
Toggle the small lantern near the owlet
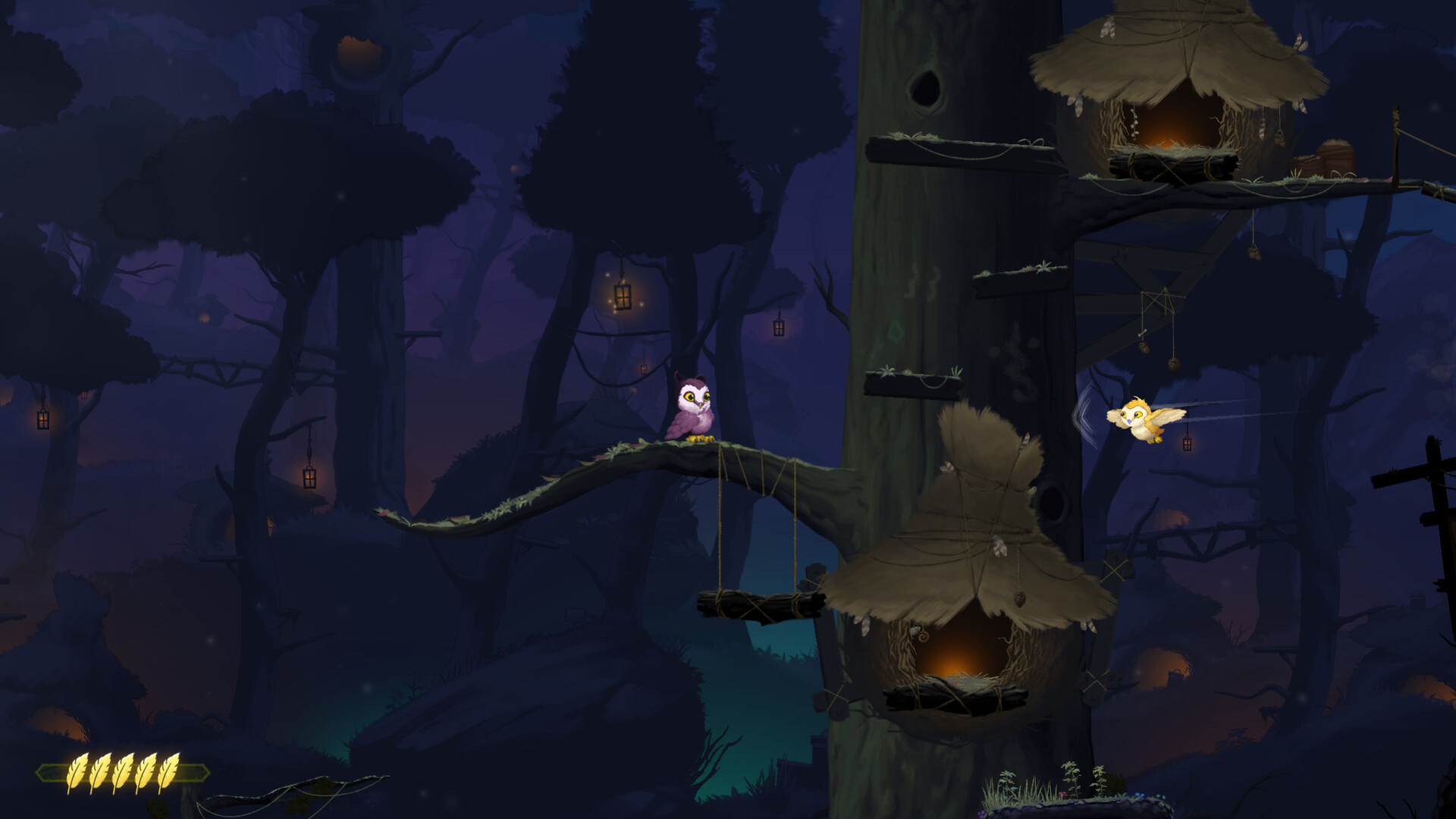click(x=1187, y=444)
